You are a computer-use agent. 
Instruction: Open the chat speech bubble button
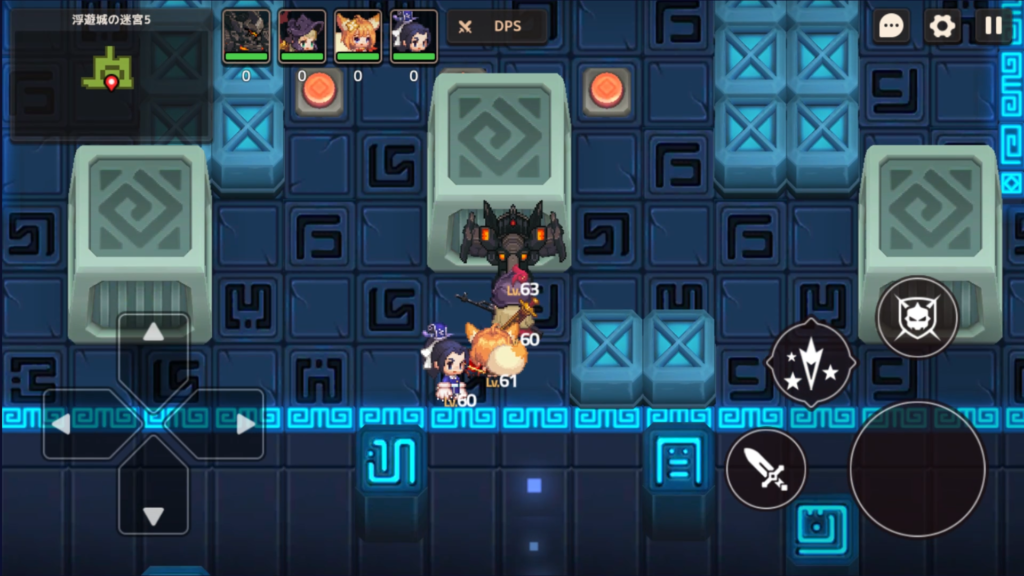coord(891,27)
